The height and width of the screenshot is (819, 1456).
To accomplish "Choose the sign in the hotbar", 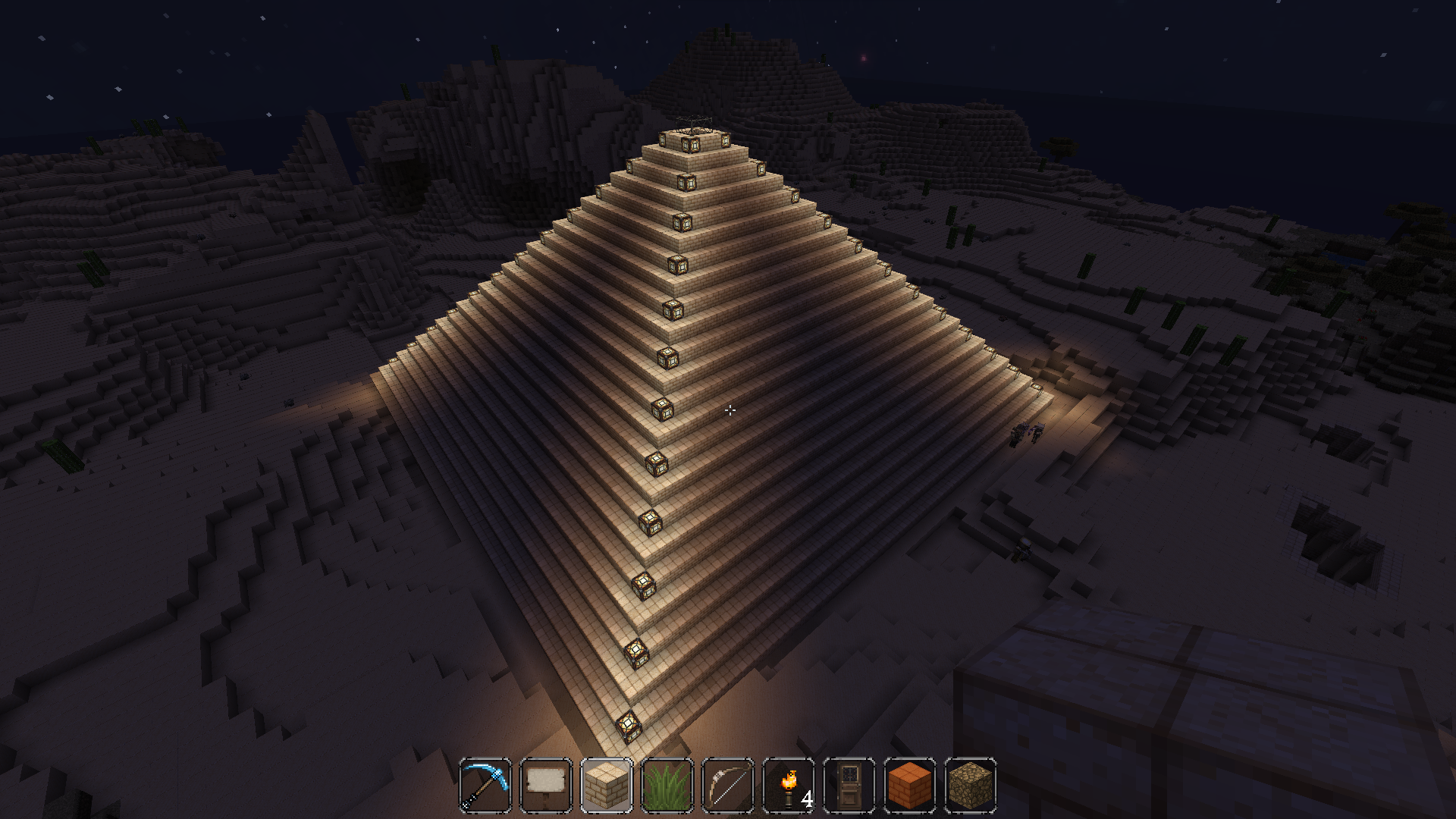I will click(546, 786).
